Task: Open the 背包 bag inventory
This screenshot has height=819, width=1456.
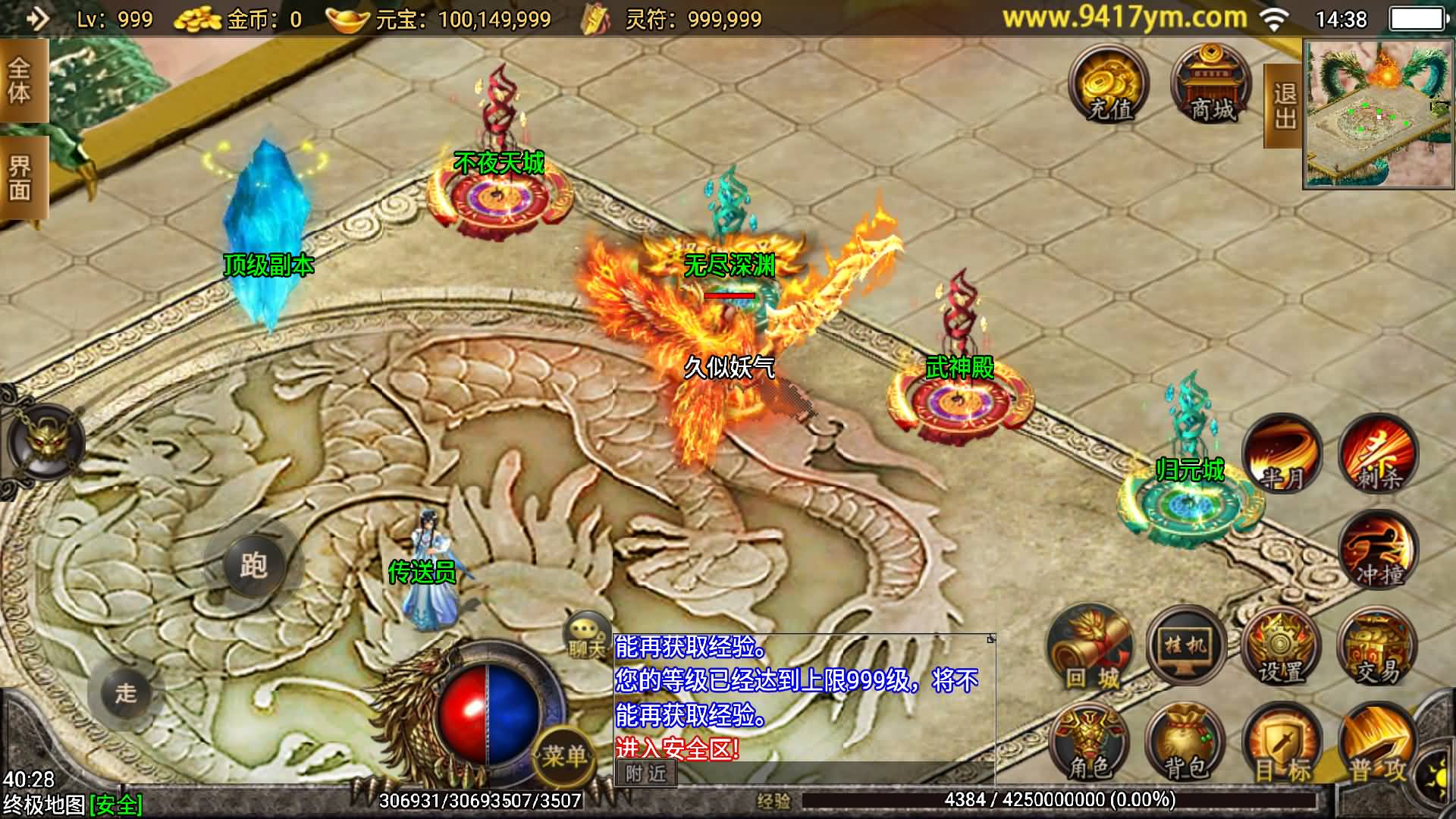Action: pyautogui.click(x=1185, y=745)
